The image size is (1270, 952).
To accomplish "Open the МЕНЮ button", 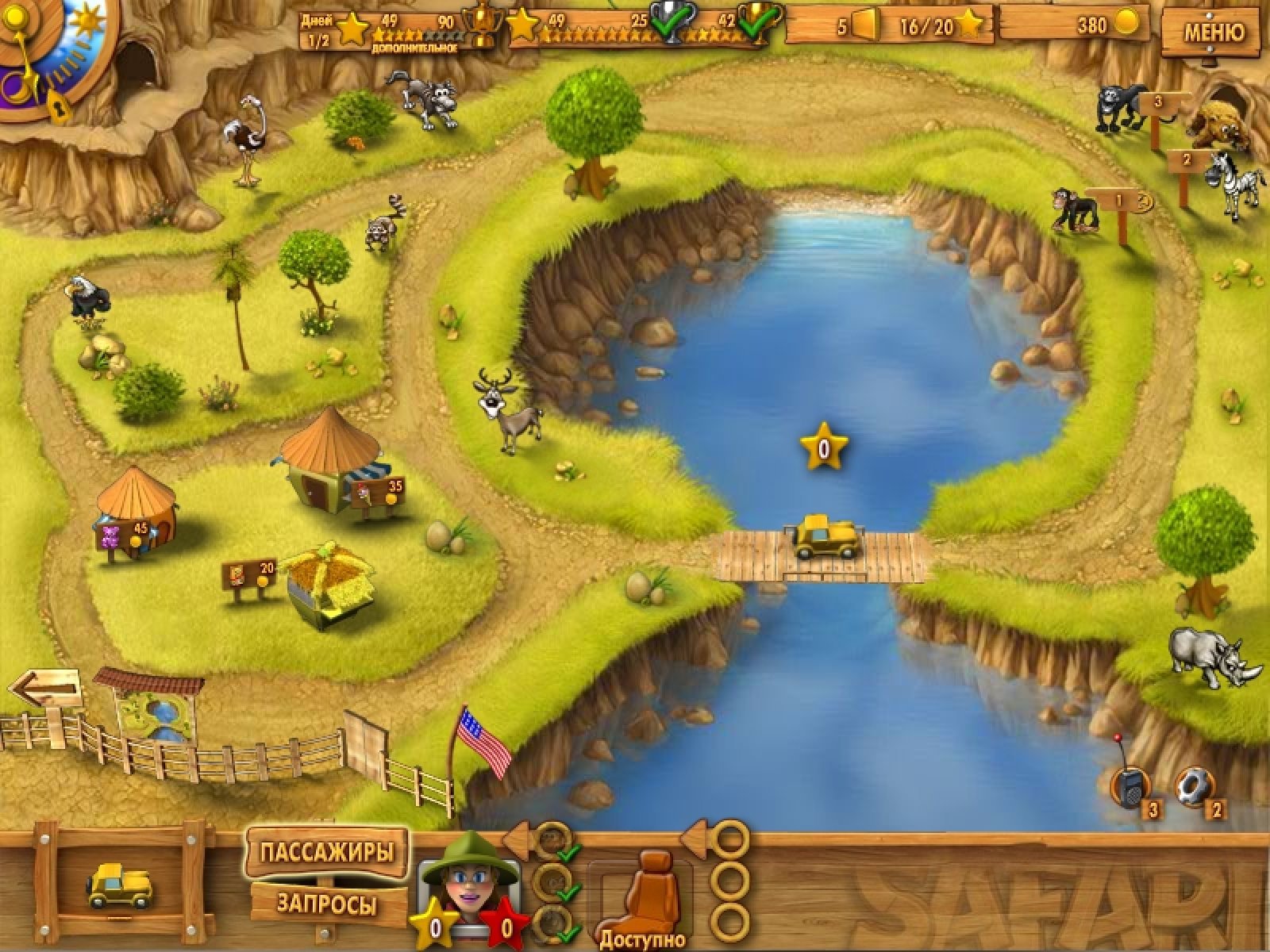I will (x=1214, y=33).
